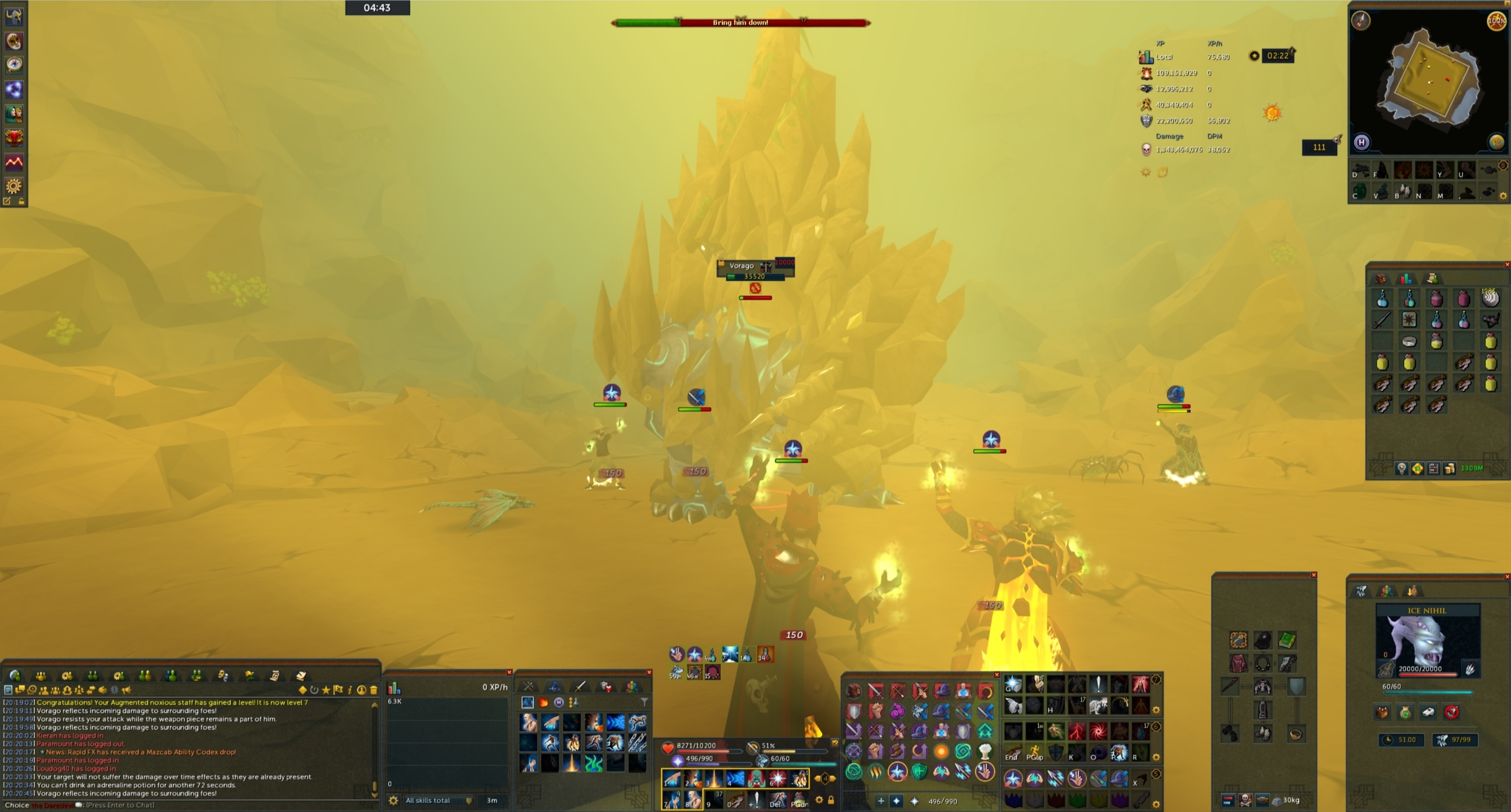Toggle run with the energy icon near minimap
The width and height of the screenshot is (1511, 812).
1497,21
